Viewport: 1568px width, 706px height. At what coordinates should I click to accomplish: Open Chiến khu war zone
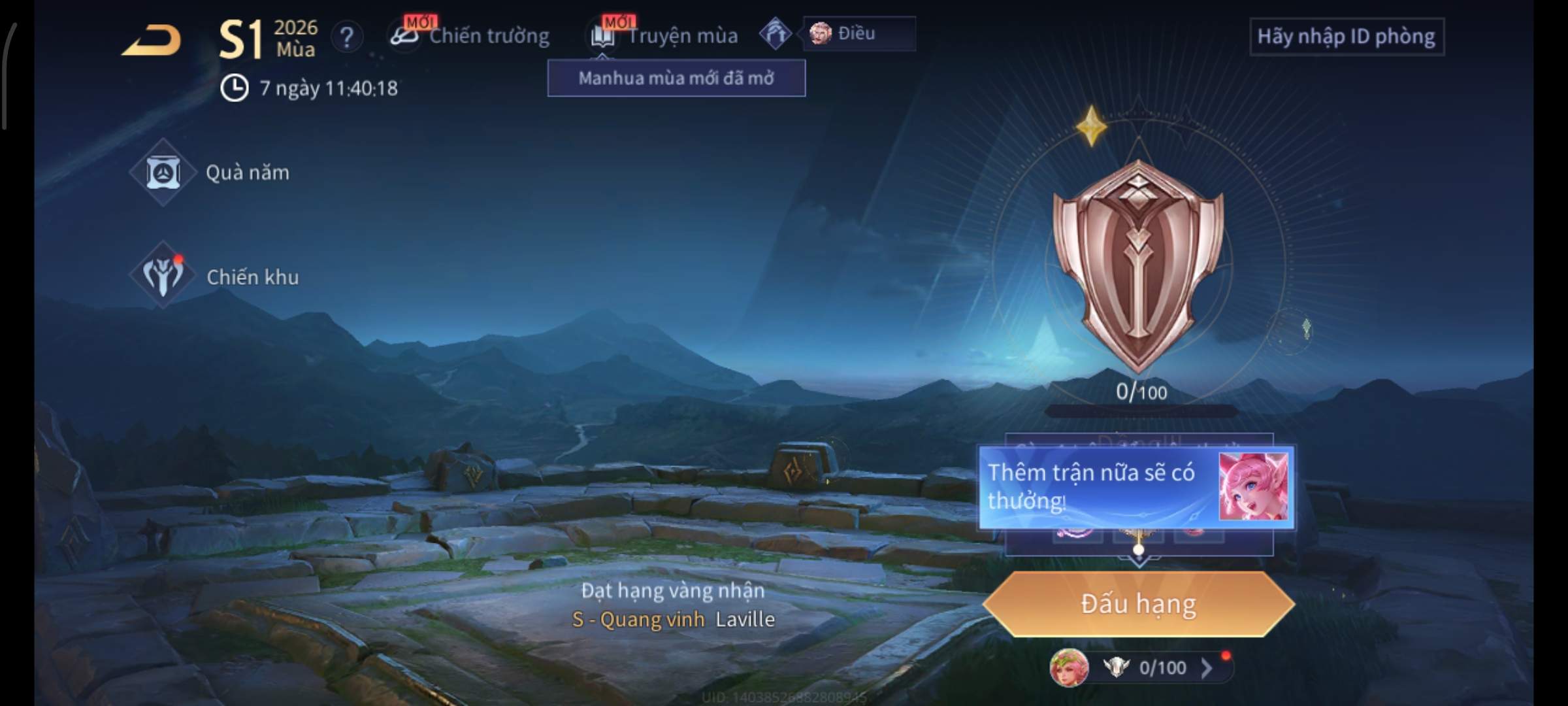point(216,277)
